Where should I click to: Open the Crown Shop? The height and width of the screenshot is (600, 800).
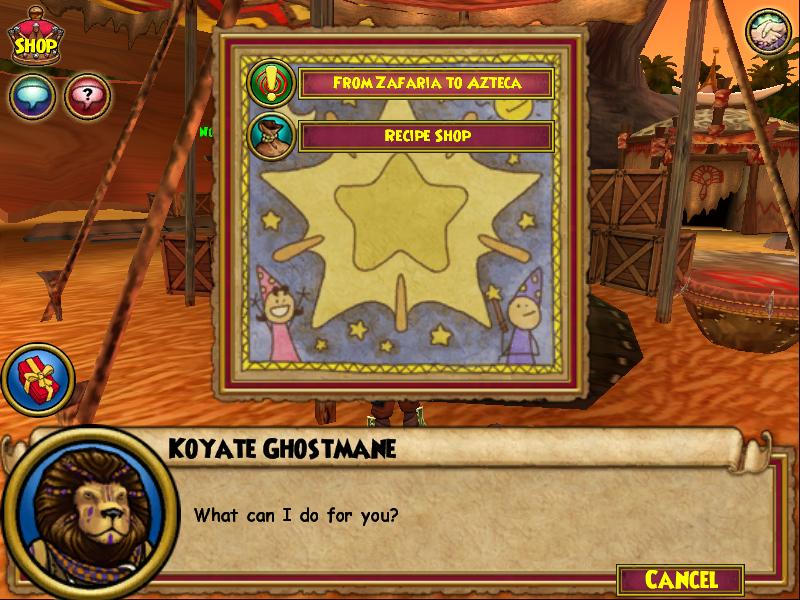pyautogui.click(x=33, y=39)
